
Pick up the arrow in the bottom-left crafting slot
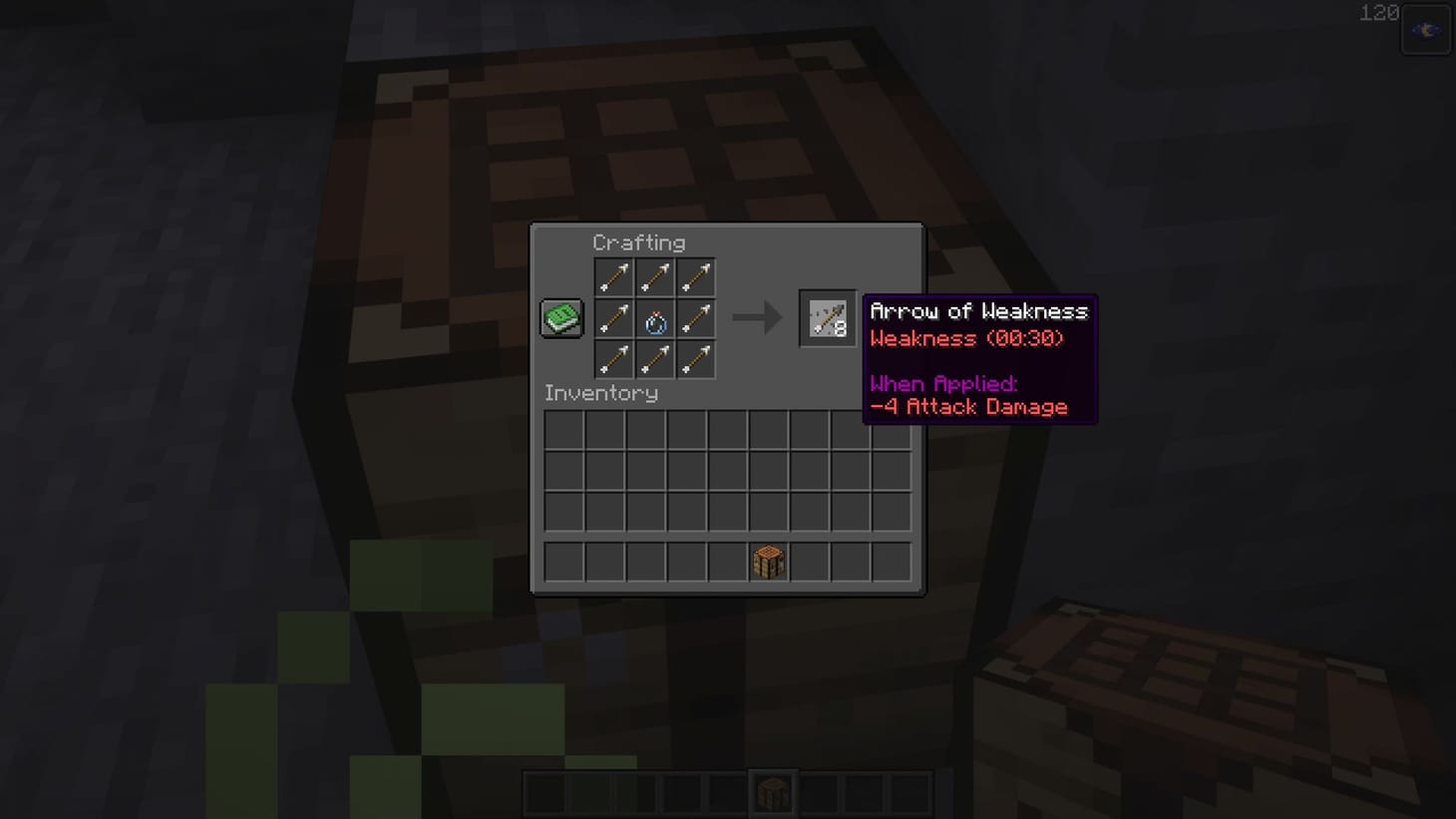(613, 360)
